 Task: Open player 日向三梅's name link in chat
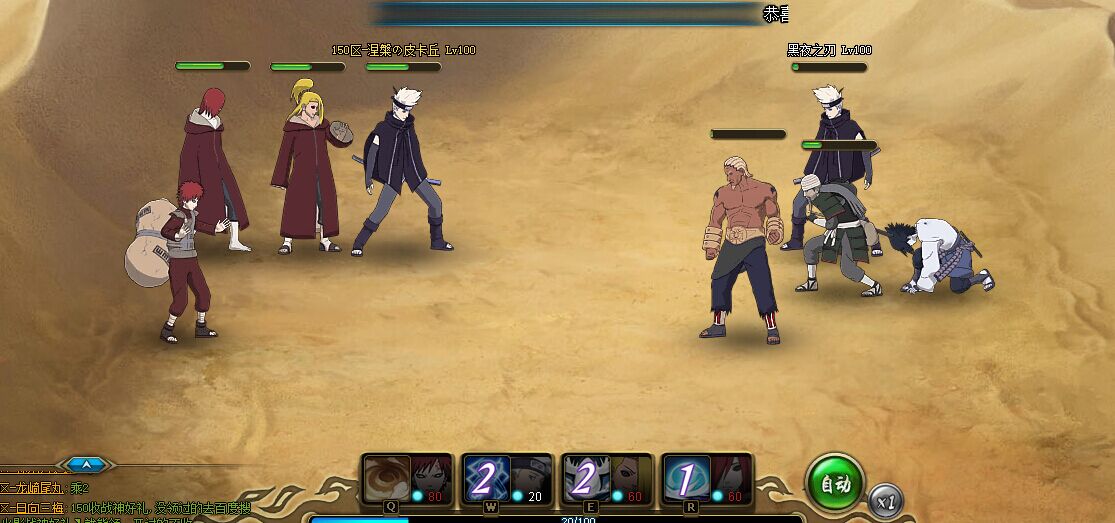(40, 506)
